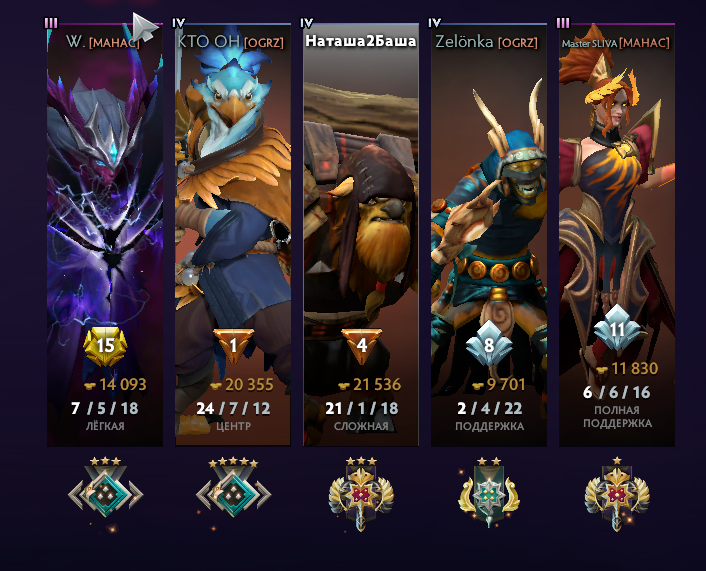Select the silver level 11 badge
Screen dimensions: 706x571
click(616, 329)
